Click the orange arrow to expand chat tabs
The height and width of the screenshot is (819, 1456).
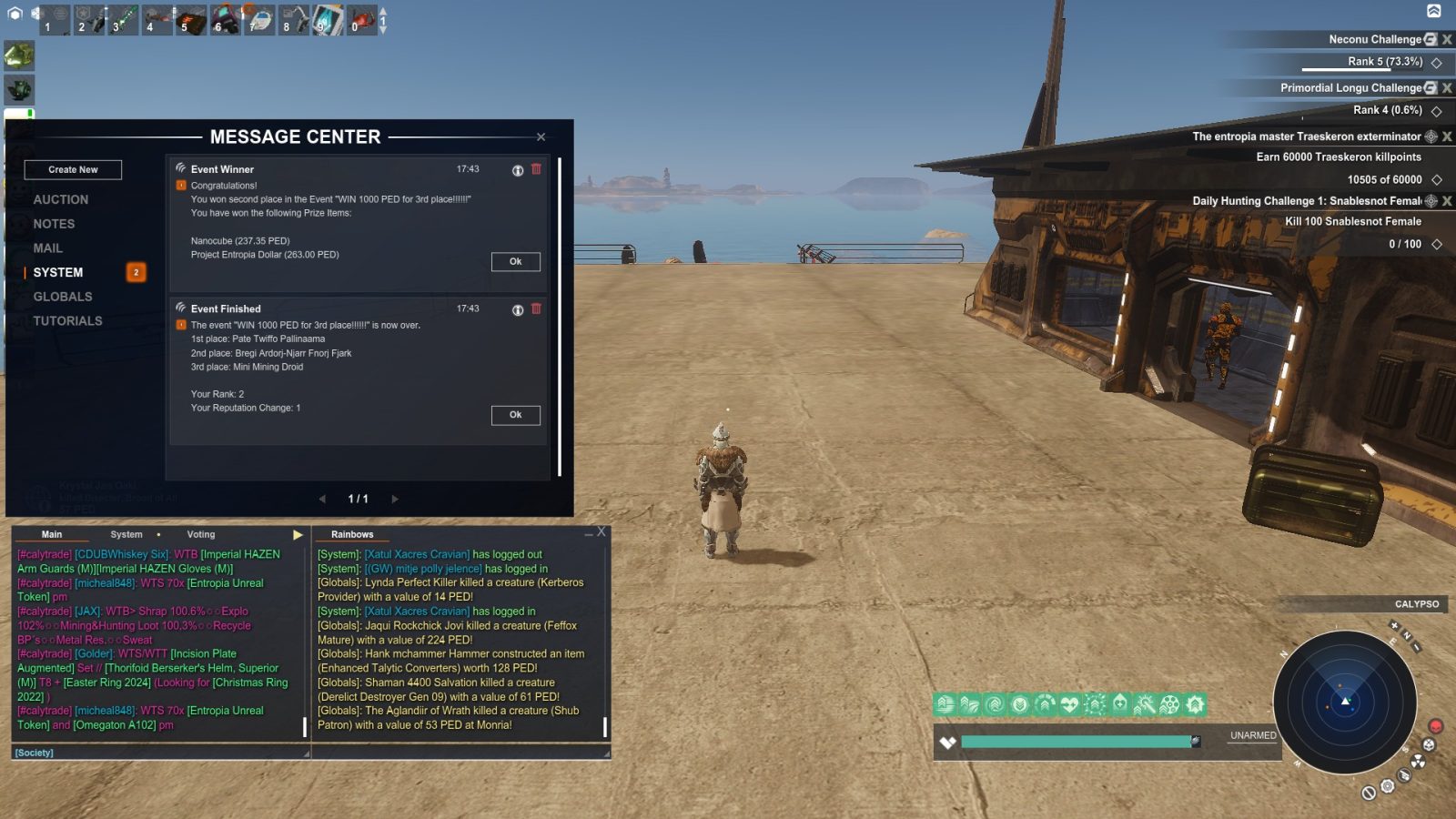point(298,534)
